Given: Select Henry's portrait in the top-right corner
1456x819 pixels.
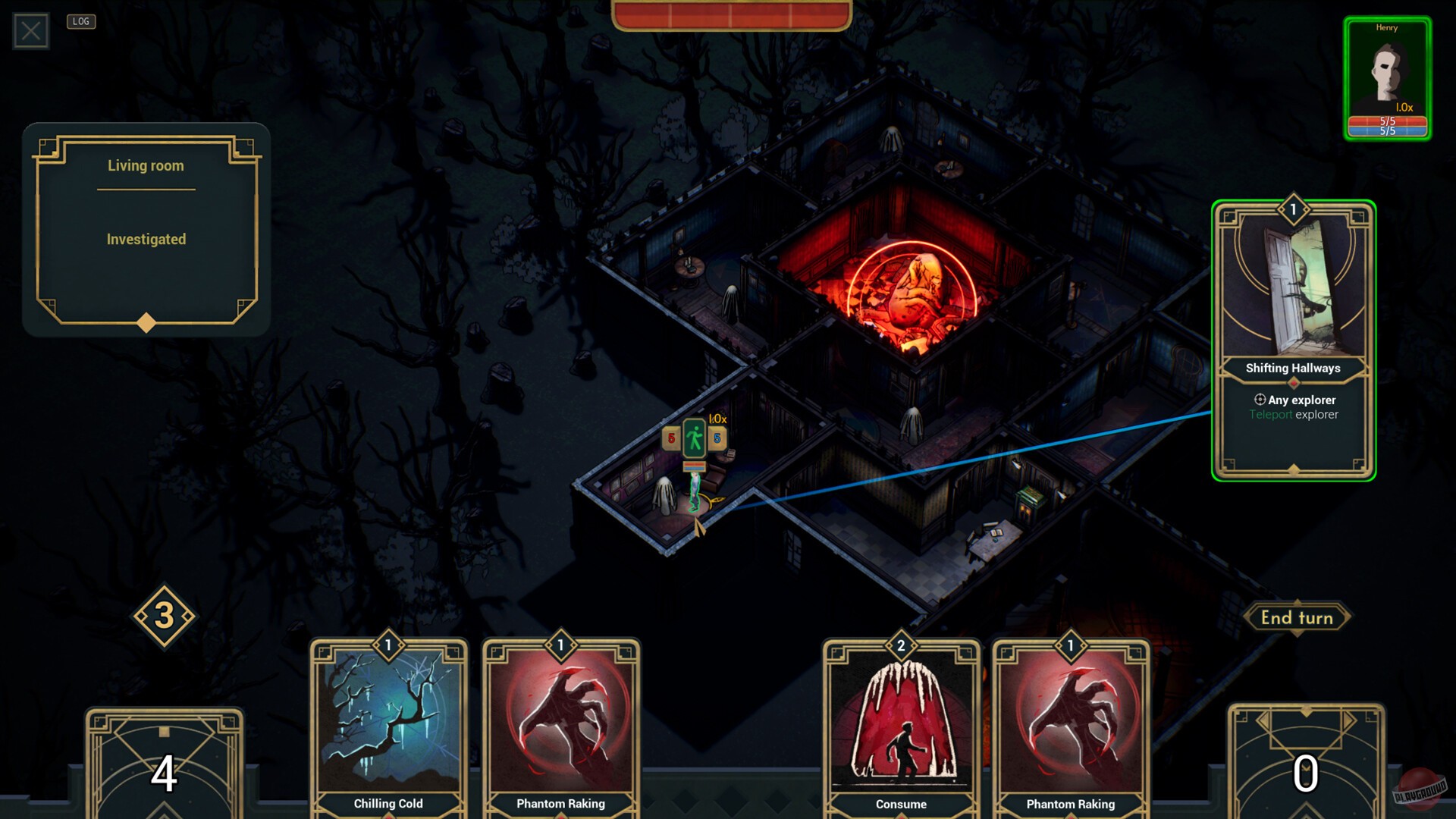Looking at the screenshot, I should click(x=1387, y=68).
